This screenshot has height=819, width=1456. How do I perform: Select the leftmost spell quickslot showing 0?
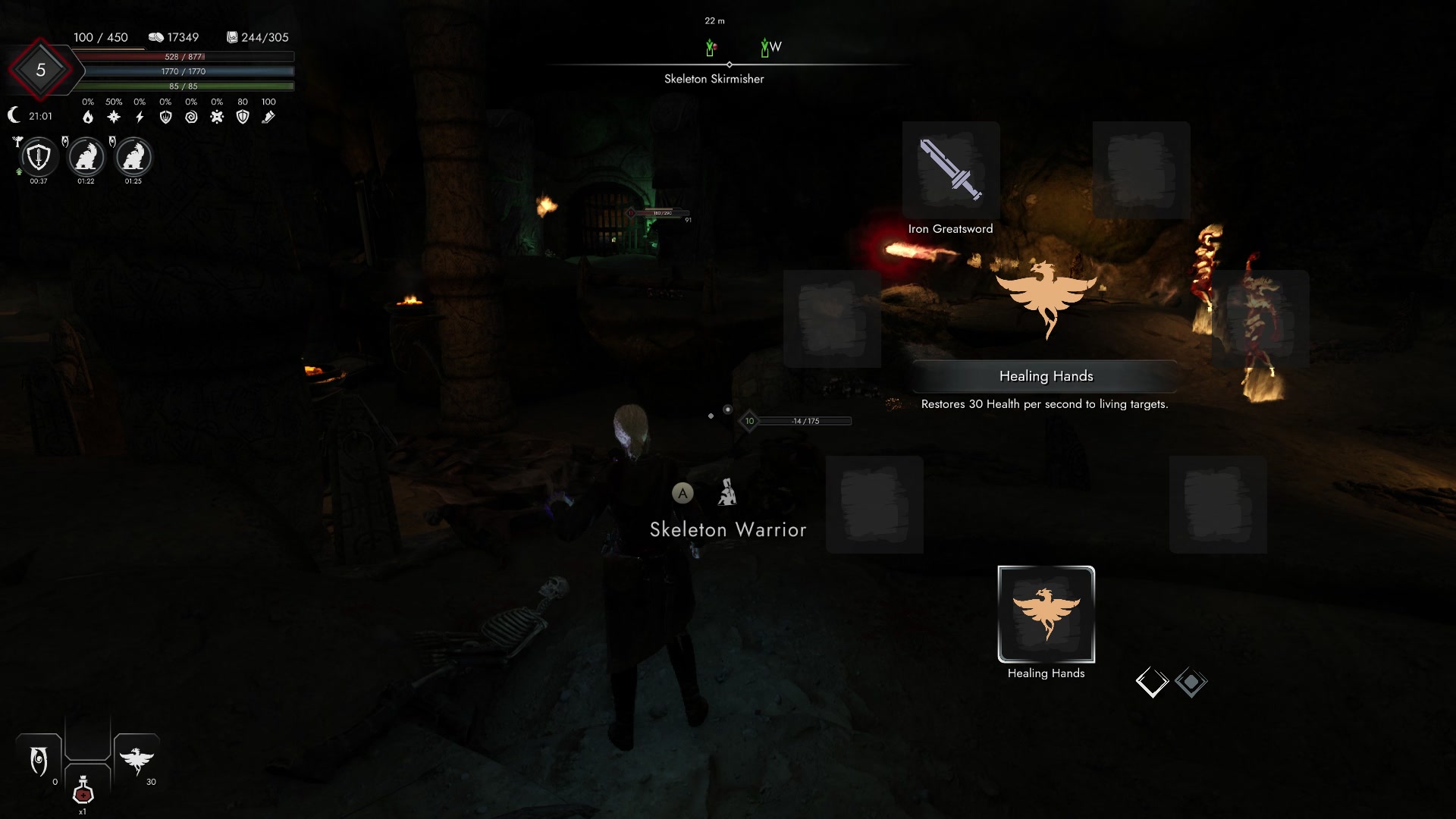click(39, 758)
